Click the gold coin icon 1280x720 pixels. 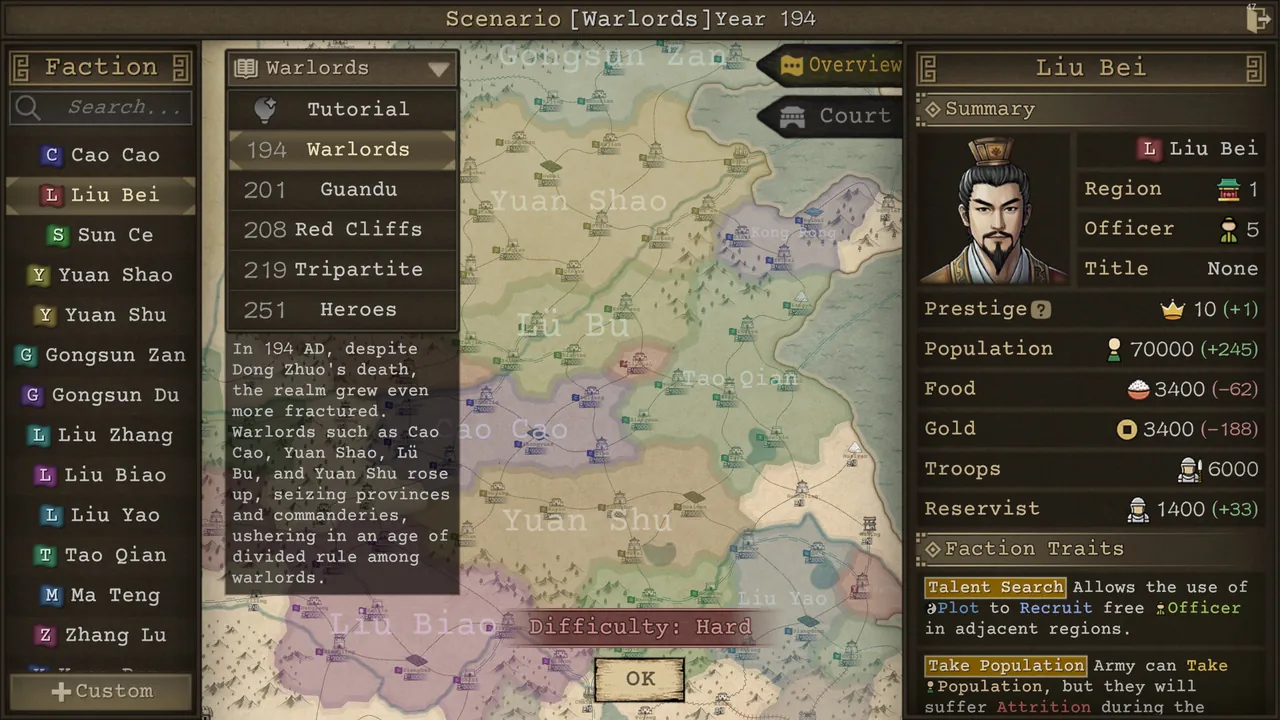[1127, 428]
